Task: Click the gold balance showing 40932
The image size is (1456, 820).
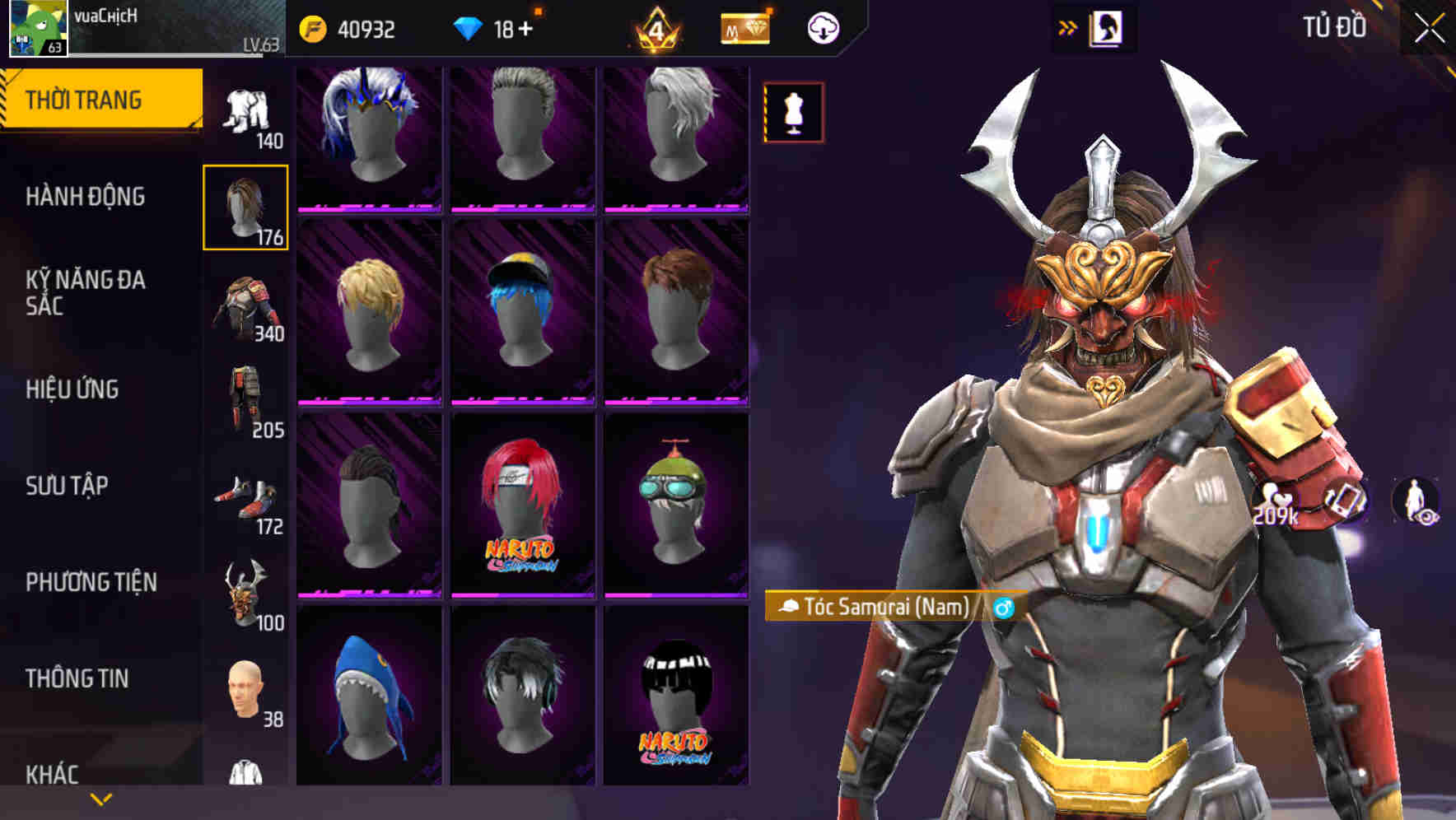Action: pyautogui.click(x=346, y=27)
